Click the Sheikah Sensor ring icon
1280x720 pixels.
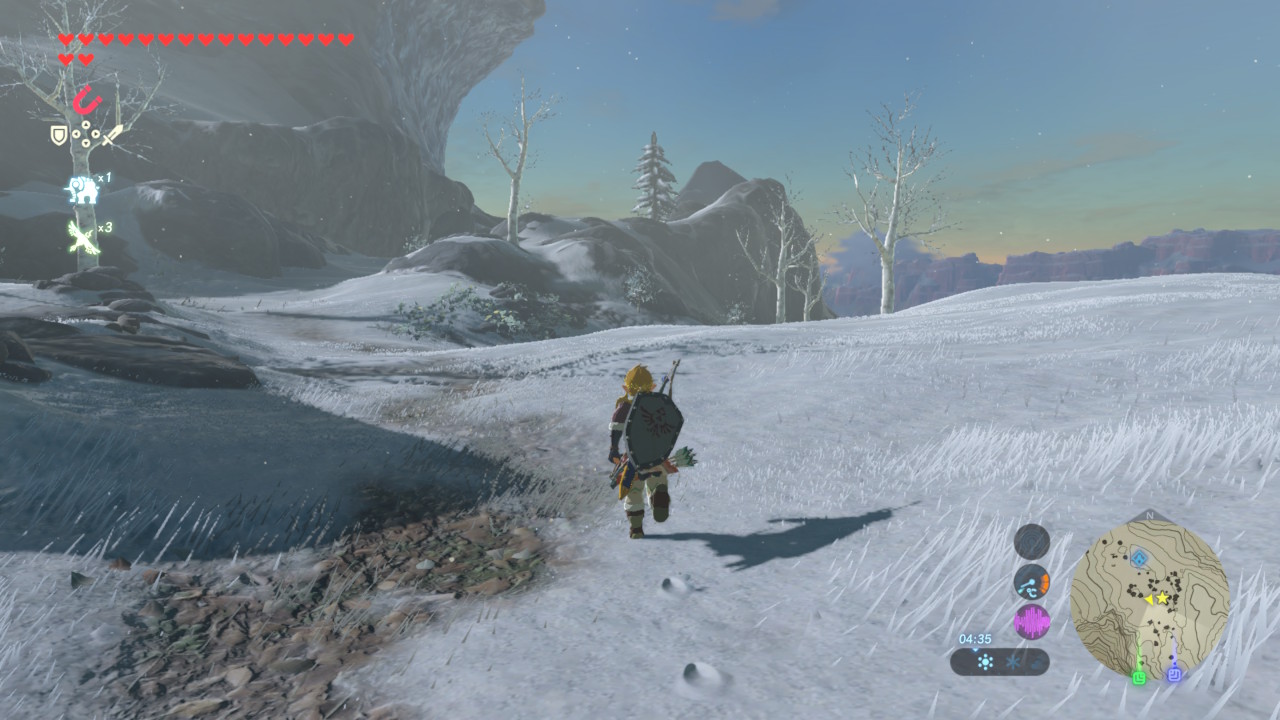pyautogui.click(x=1031, y=541)
